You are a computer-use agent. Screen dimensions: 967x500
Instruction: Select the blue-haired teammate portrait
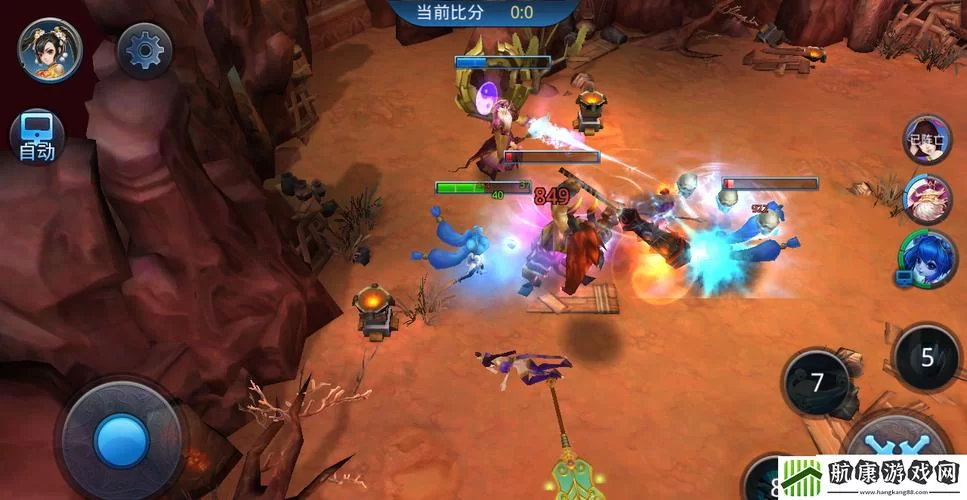(927, 258)
